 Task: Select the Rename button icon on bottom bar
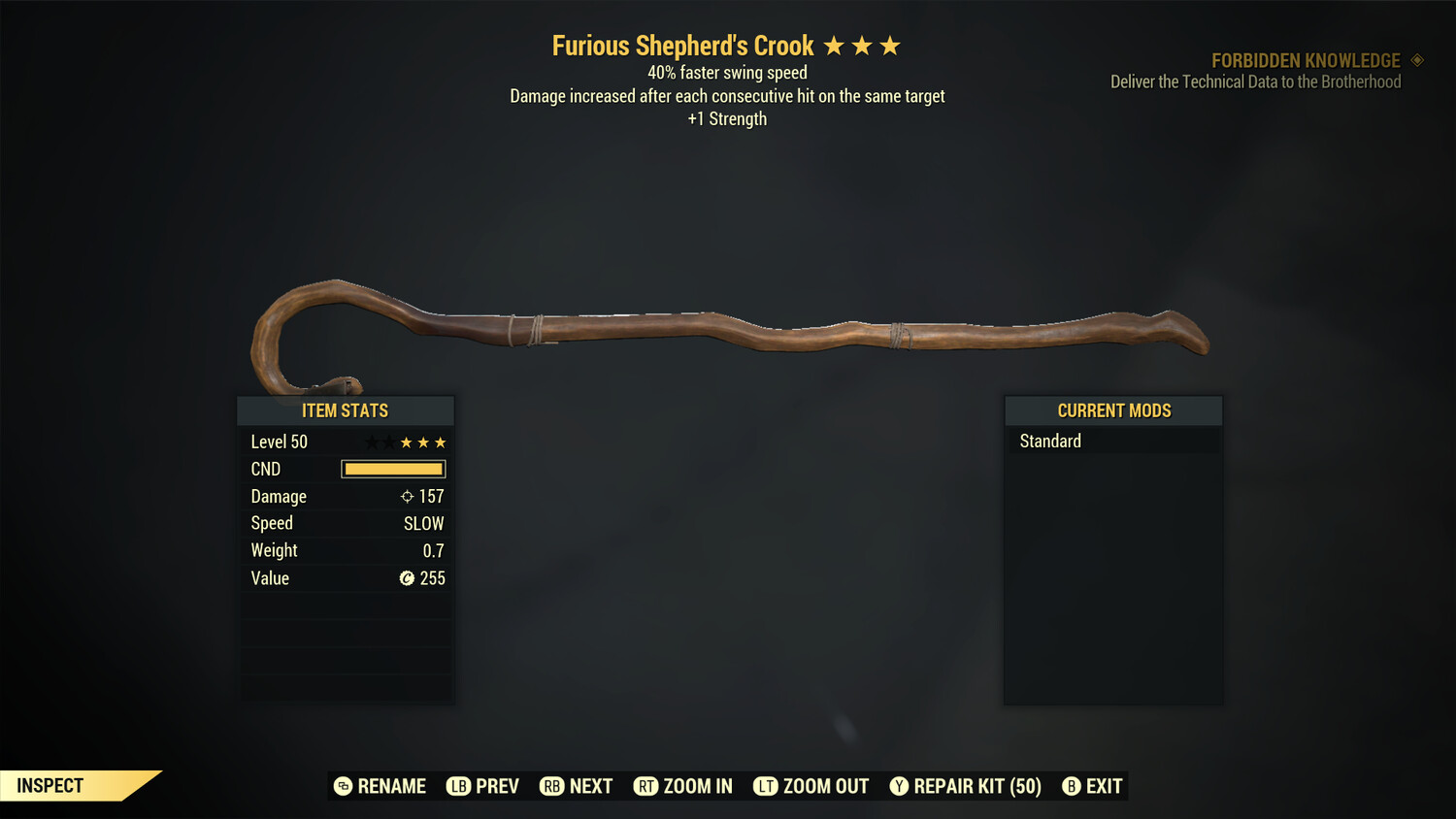point(342,786)
